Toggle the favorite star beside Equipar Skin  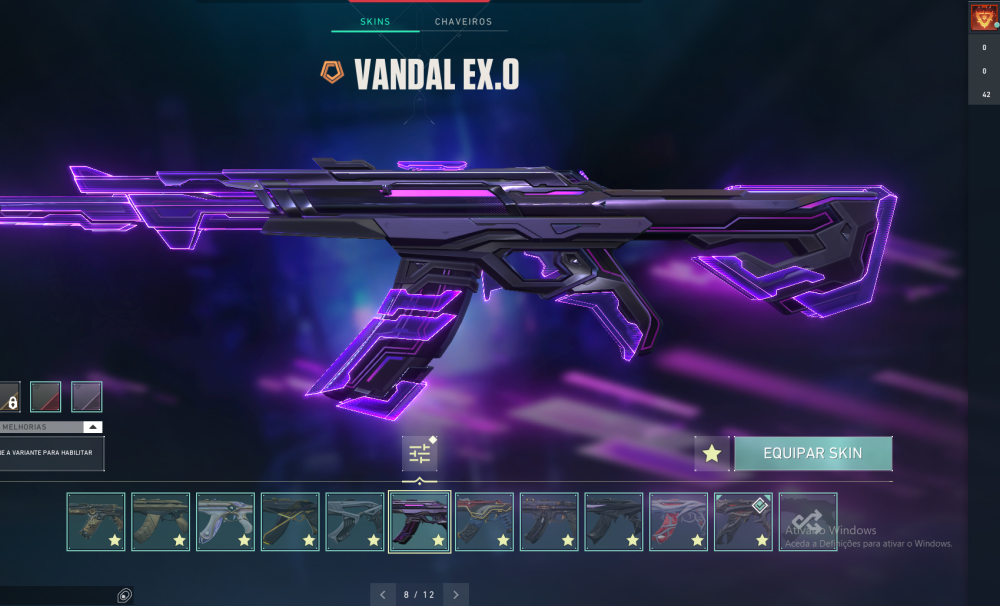(712, 454)
